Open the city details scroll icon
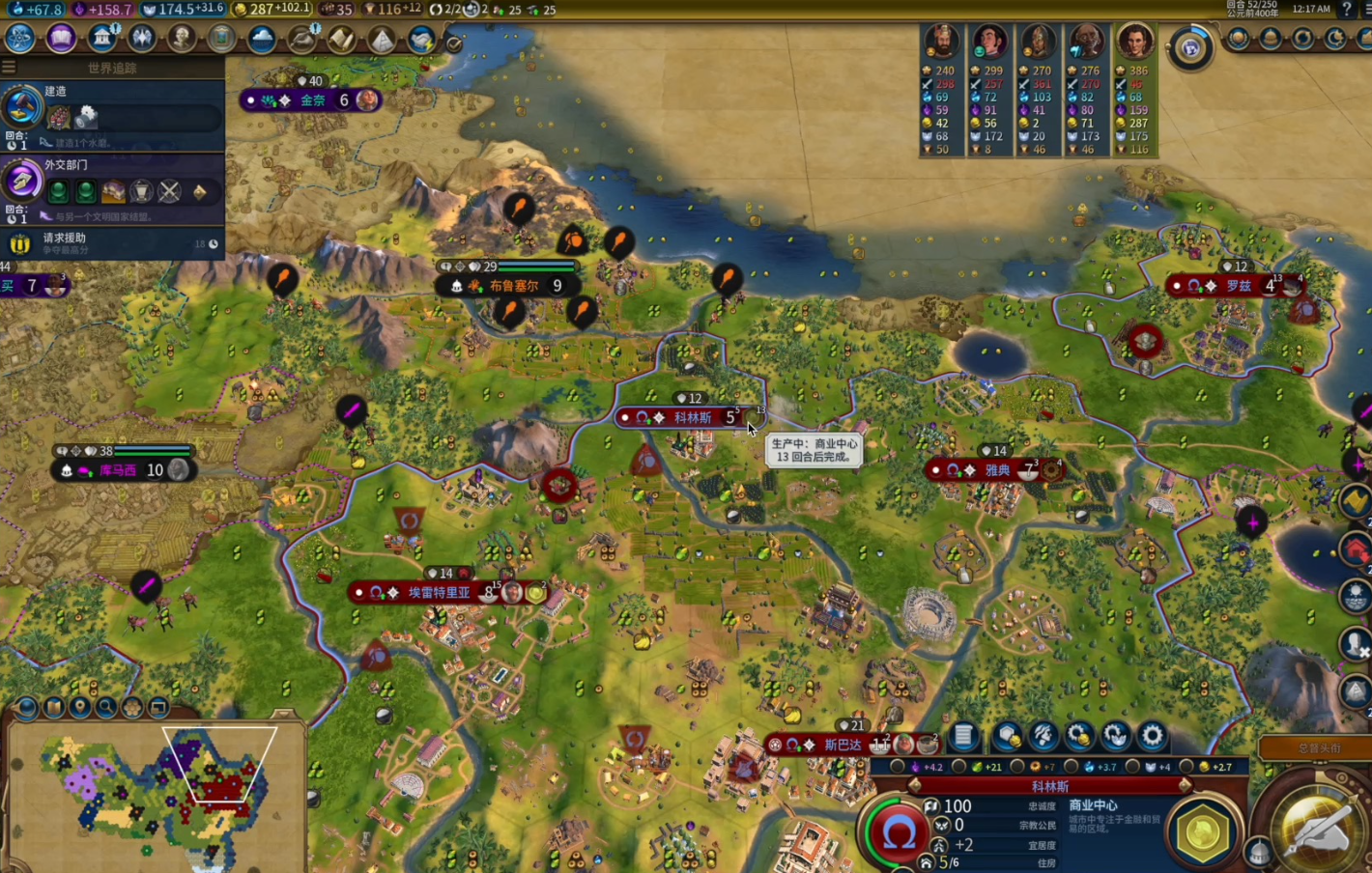Screen dimensions: 1372x873 coord(963,737)
